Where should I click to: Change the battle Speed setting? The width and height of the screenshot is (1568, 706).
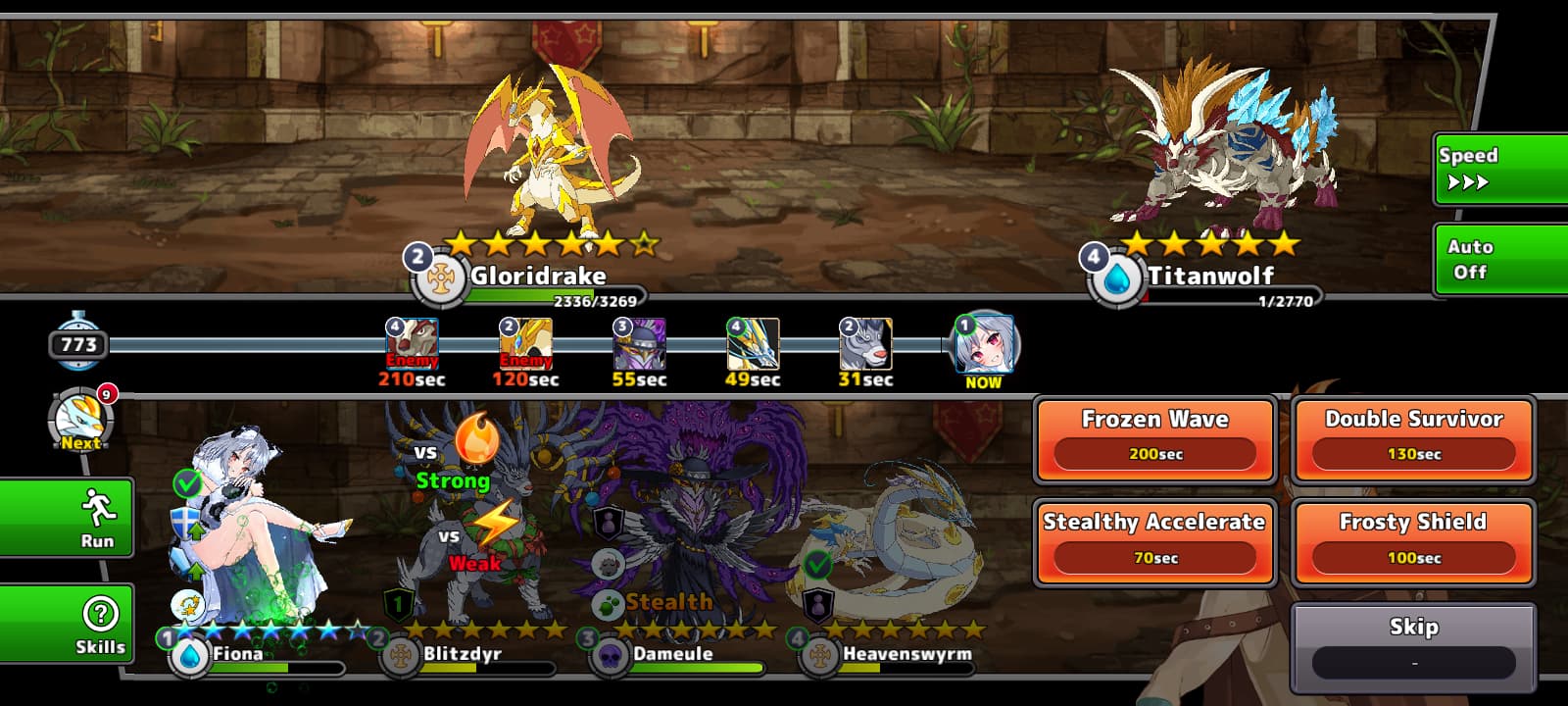(x=1499, y=169)
